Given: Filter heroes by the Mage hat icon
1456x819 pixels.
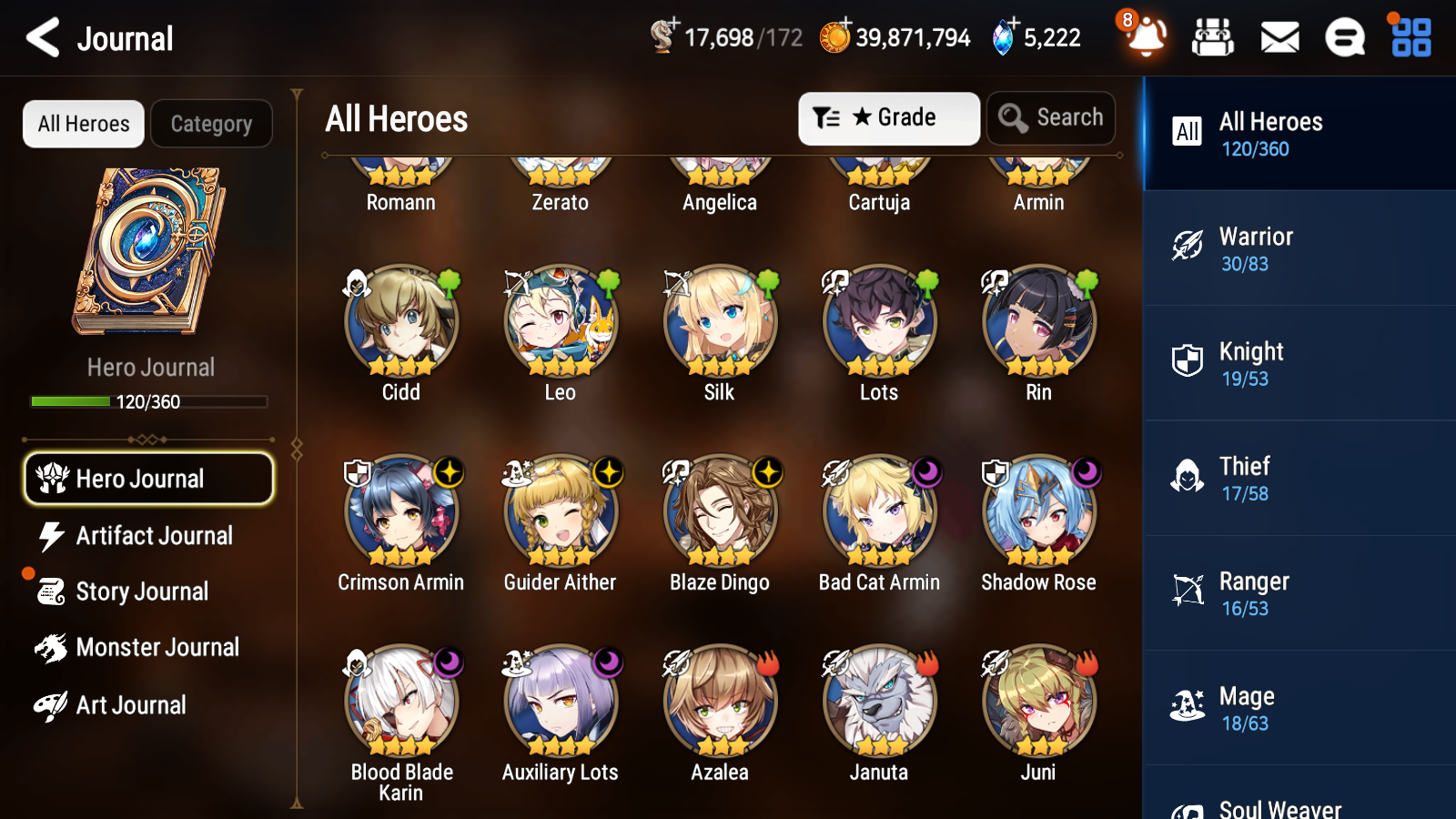Looking at the screenshot, I should click(x=1186, y=707).
